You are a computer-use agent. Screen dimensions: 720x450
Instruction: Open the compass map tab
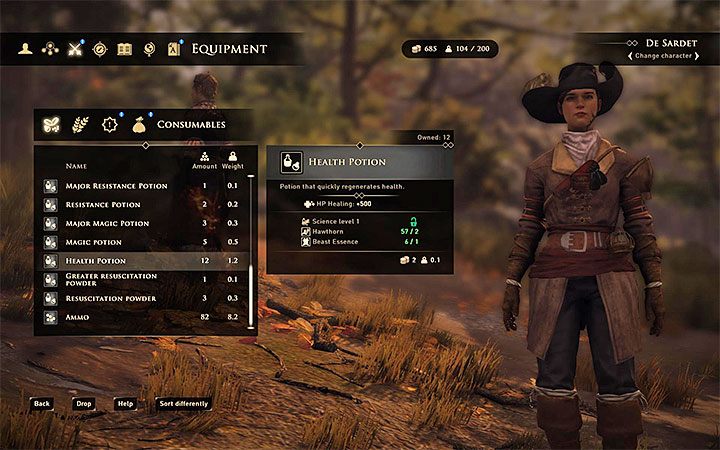click(x=100, y=48)
